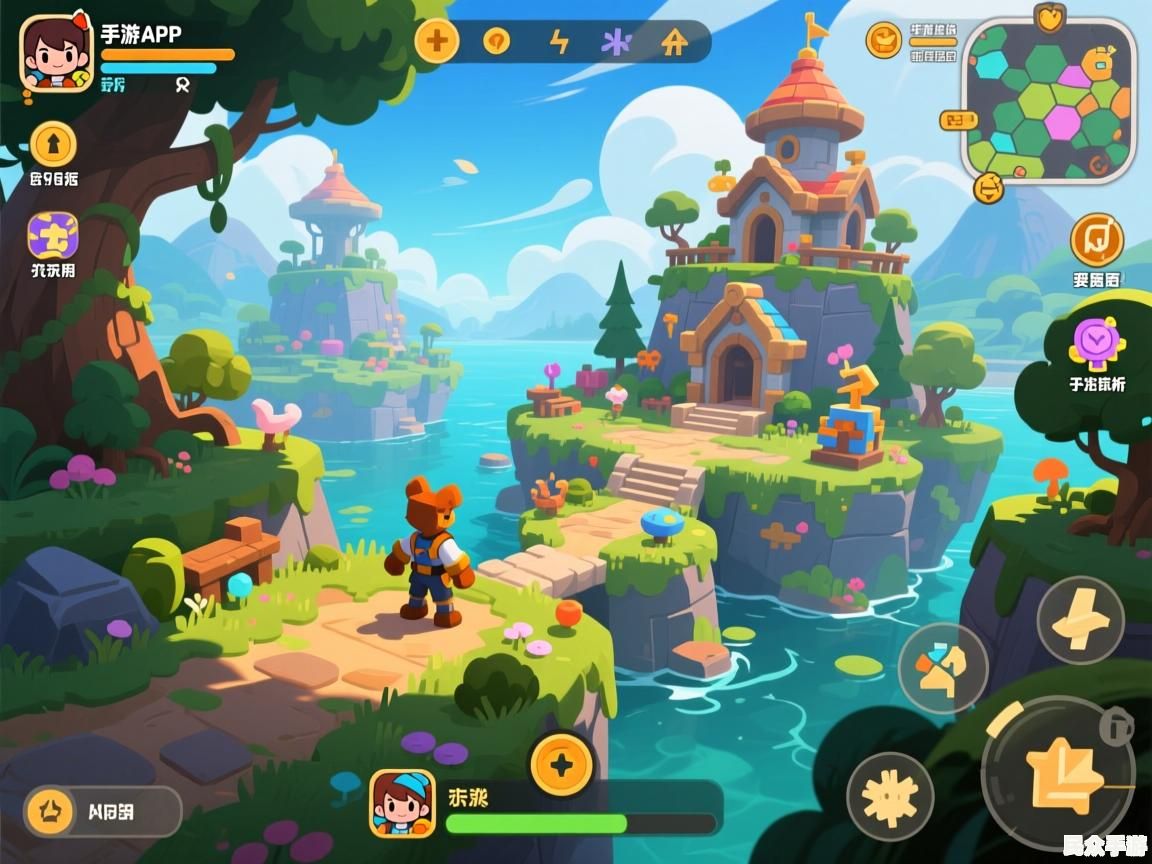Viewport: 1152px width, 864px height.
Task: Click the heart badge atop the minimap
Action: [x=1049, y=19]
